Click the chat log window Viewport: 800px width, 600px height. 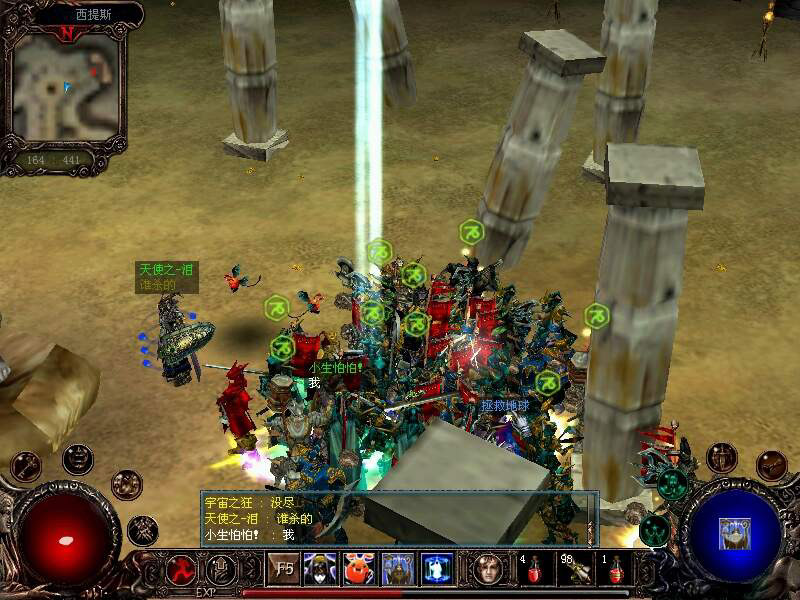point(398,518)
